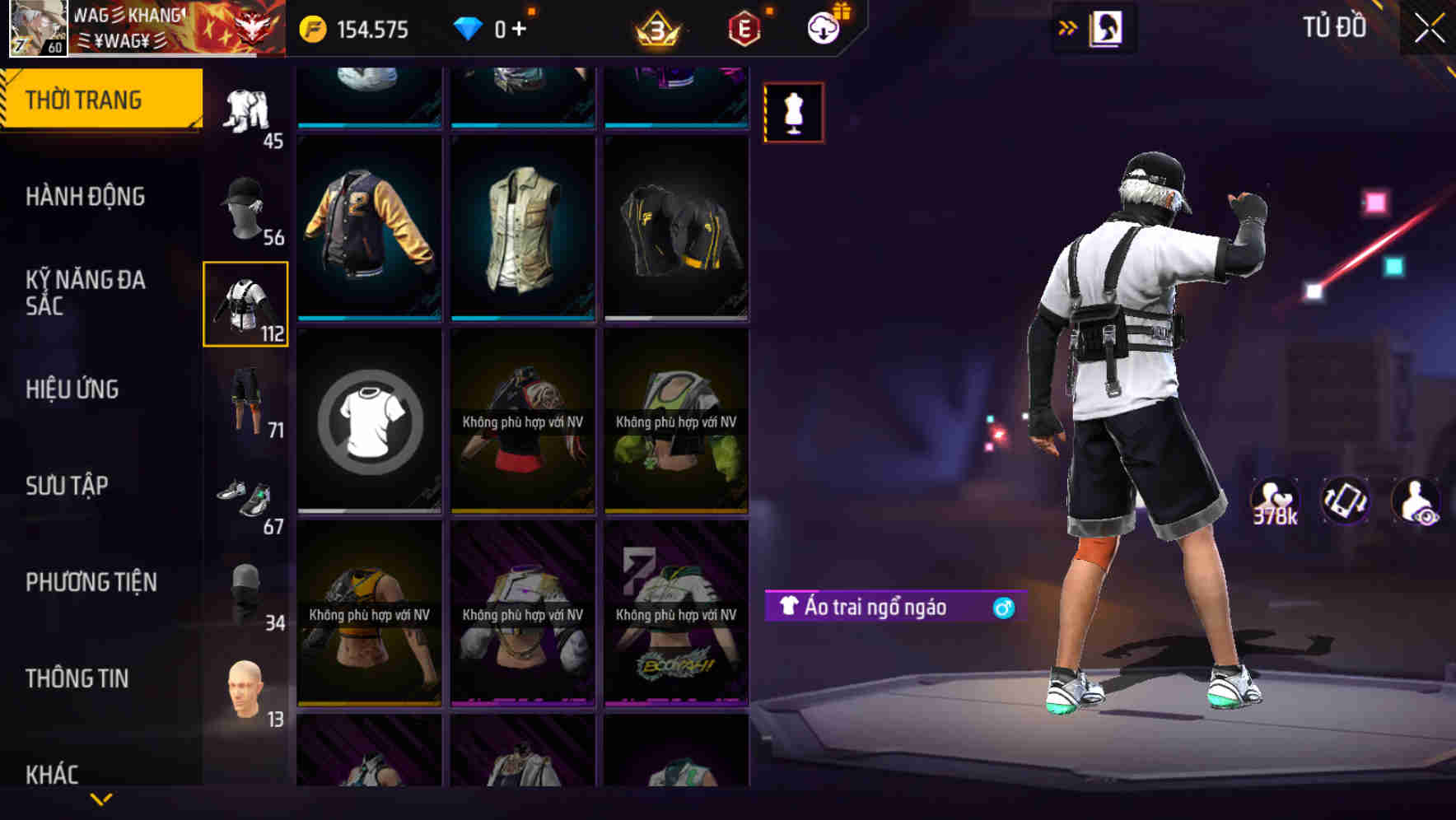Toggle the male gender icon on the item banner
Screen dimensions: 1456x820
[1001, 606]
